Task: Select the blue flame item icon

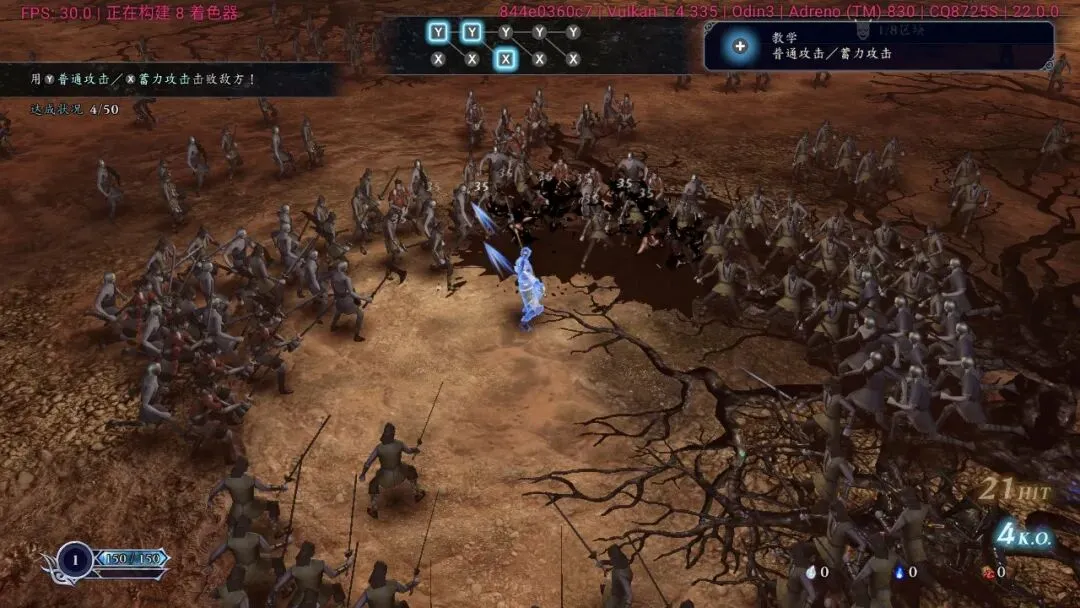Action: click(900, 572)
